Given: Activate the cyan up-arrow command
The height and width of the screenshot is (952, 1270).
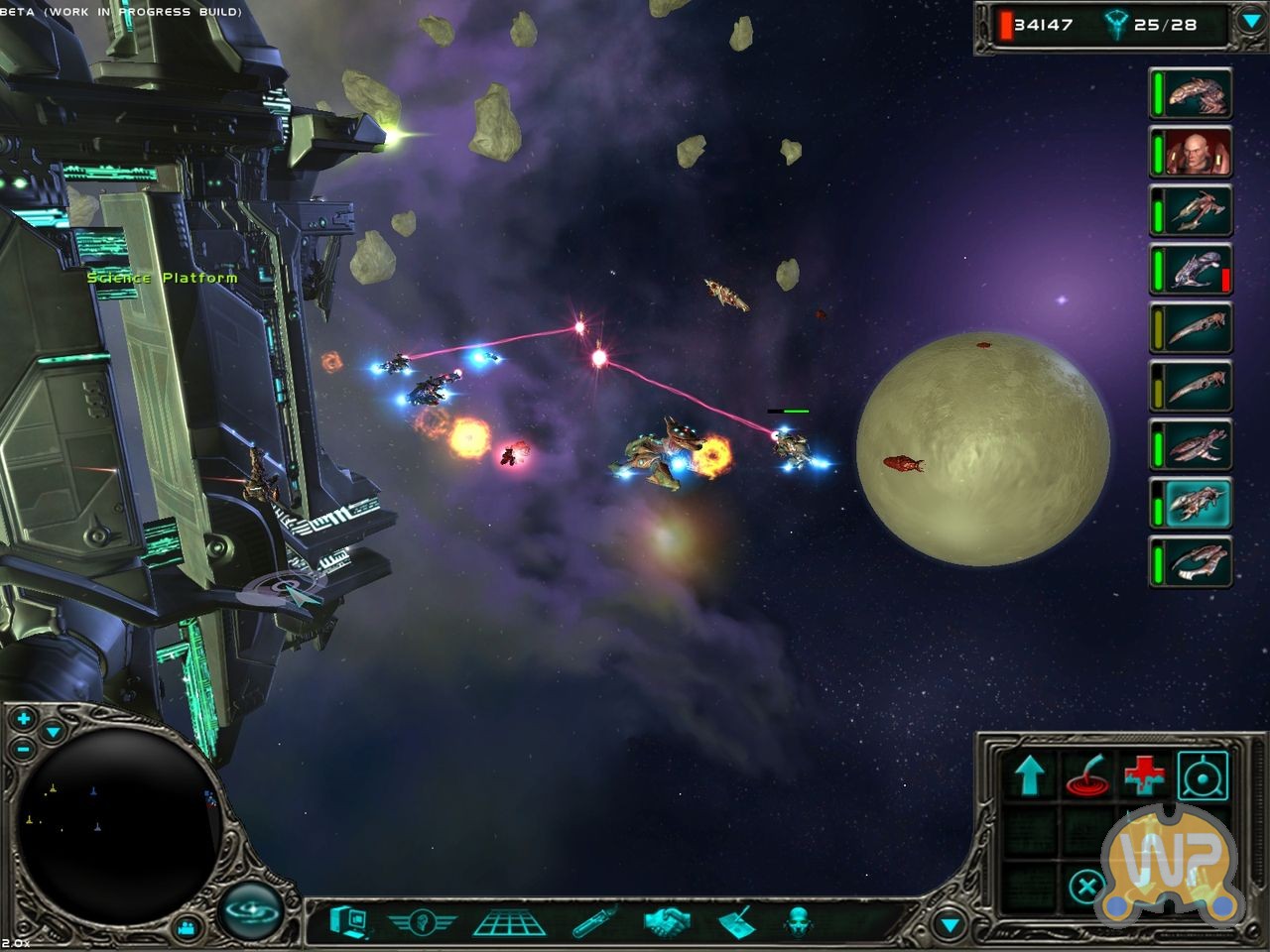Looking at the screenshot, I should coord(1029,774).
